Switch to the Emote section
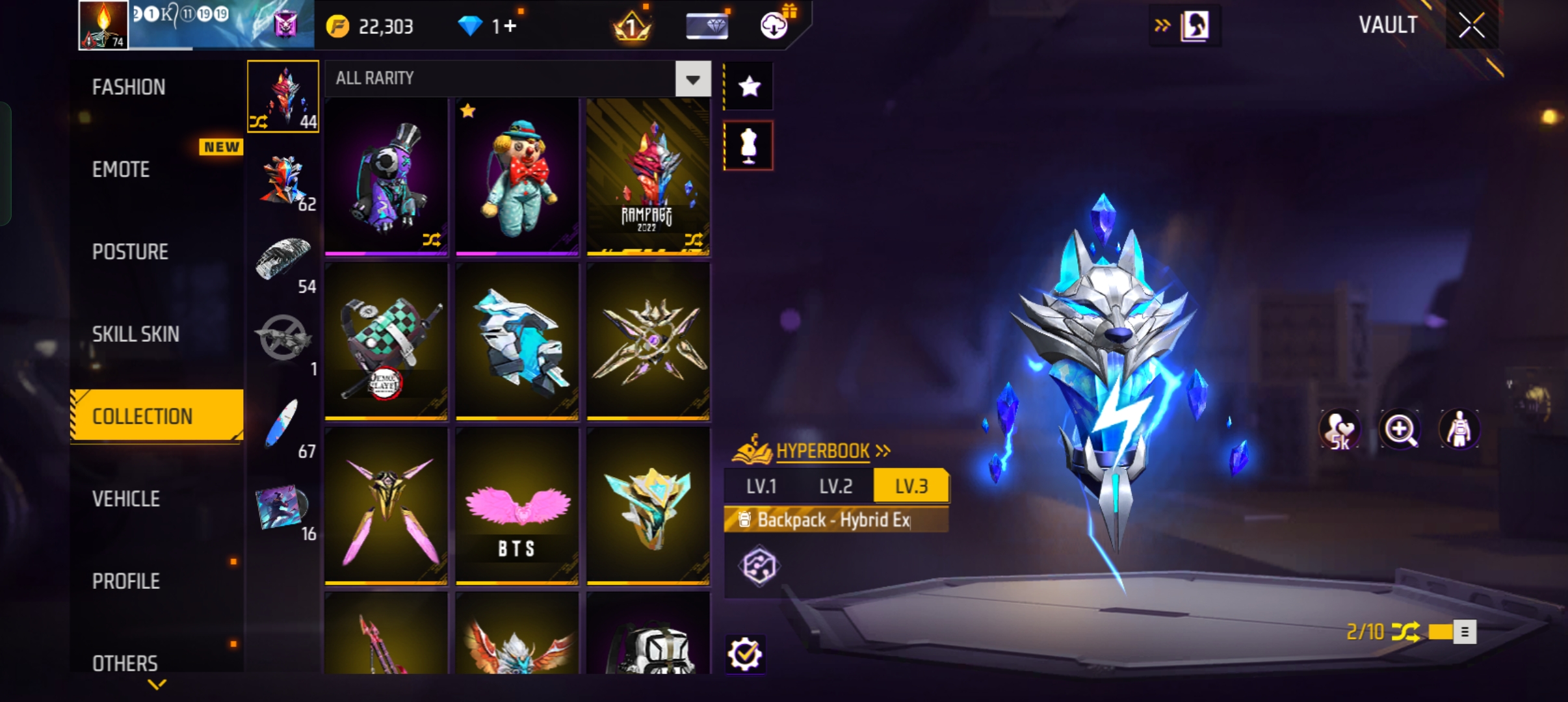 tap(121, 170)
